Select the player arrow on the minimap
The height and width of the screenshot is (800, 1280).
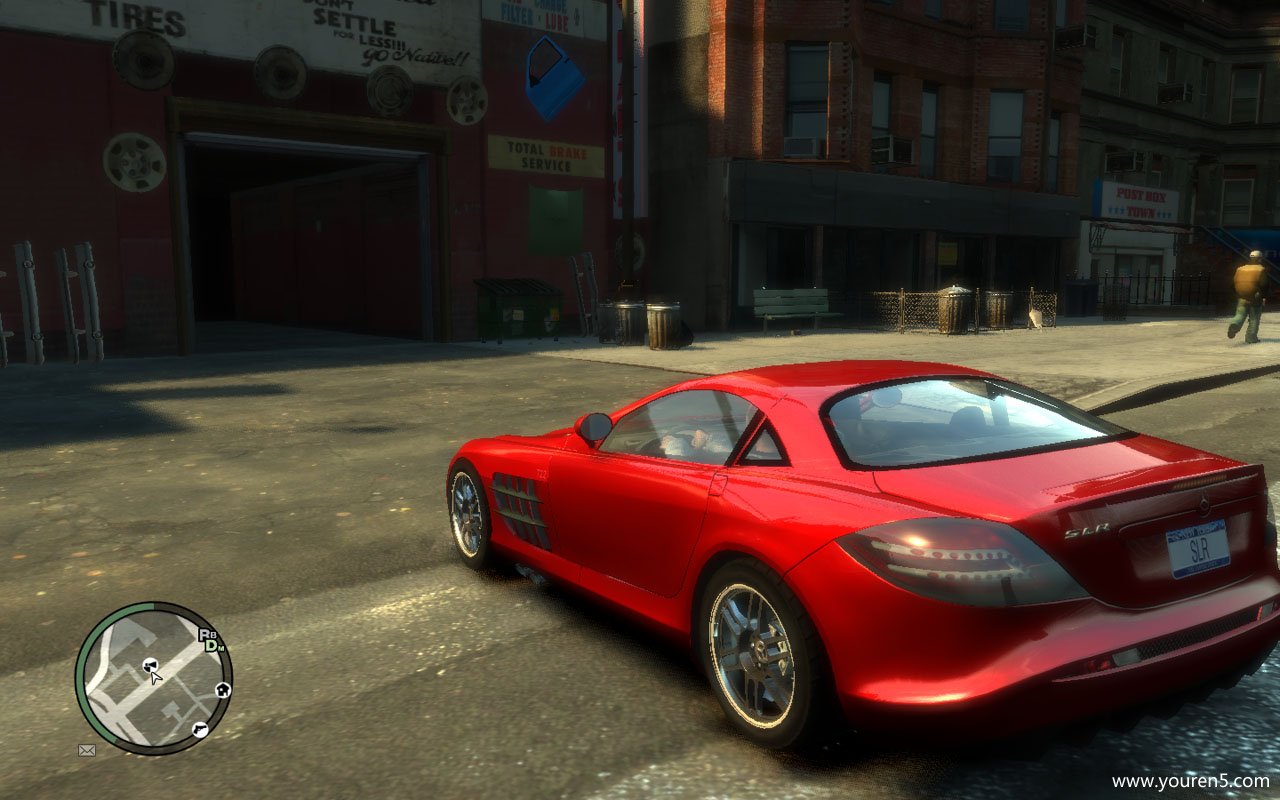point(156,677)
